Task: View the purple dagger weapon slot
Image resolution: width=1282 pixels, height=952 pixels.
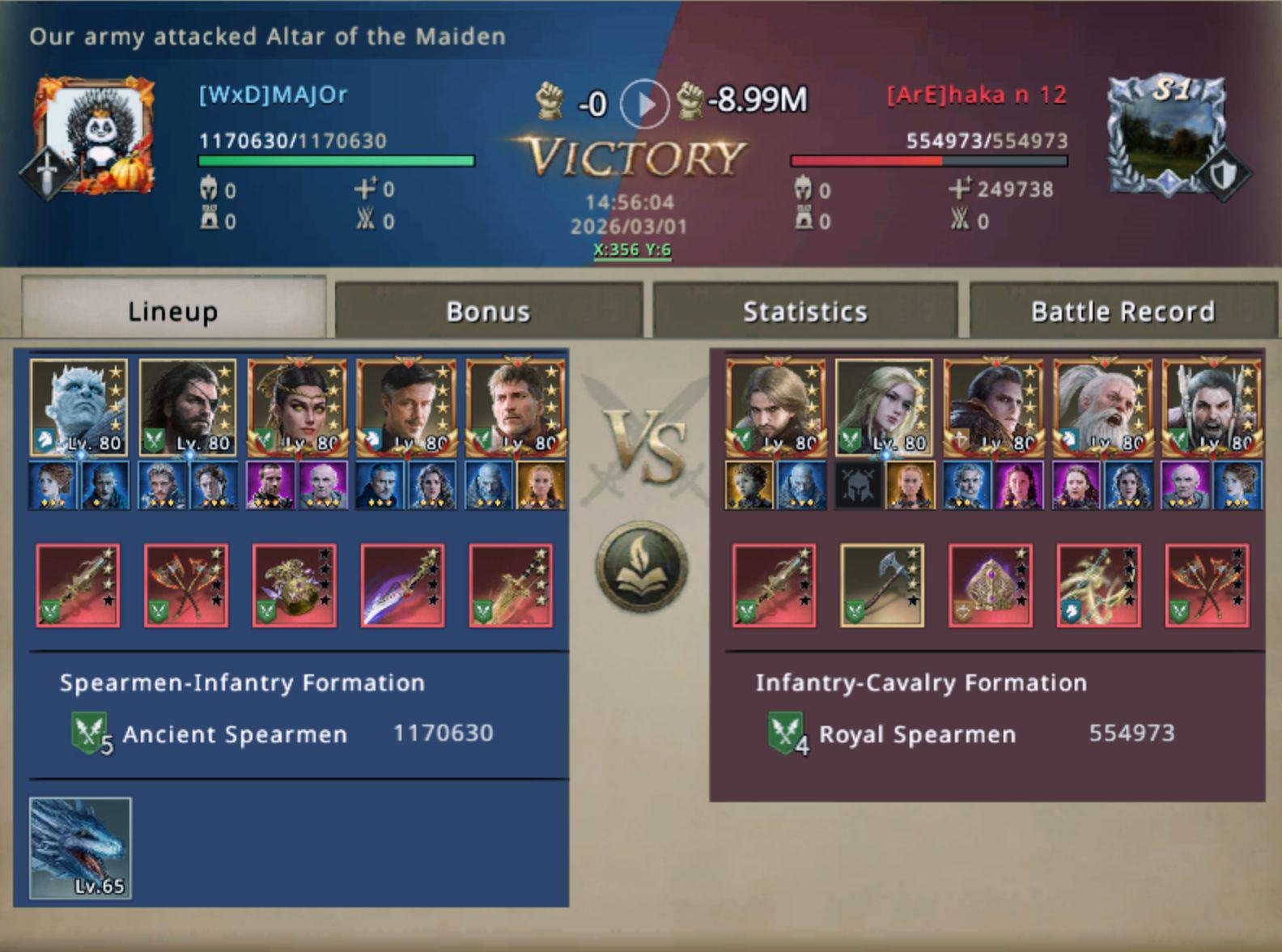Action: (x=403, y=585)
